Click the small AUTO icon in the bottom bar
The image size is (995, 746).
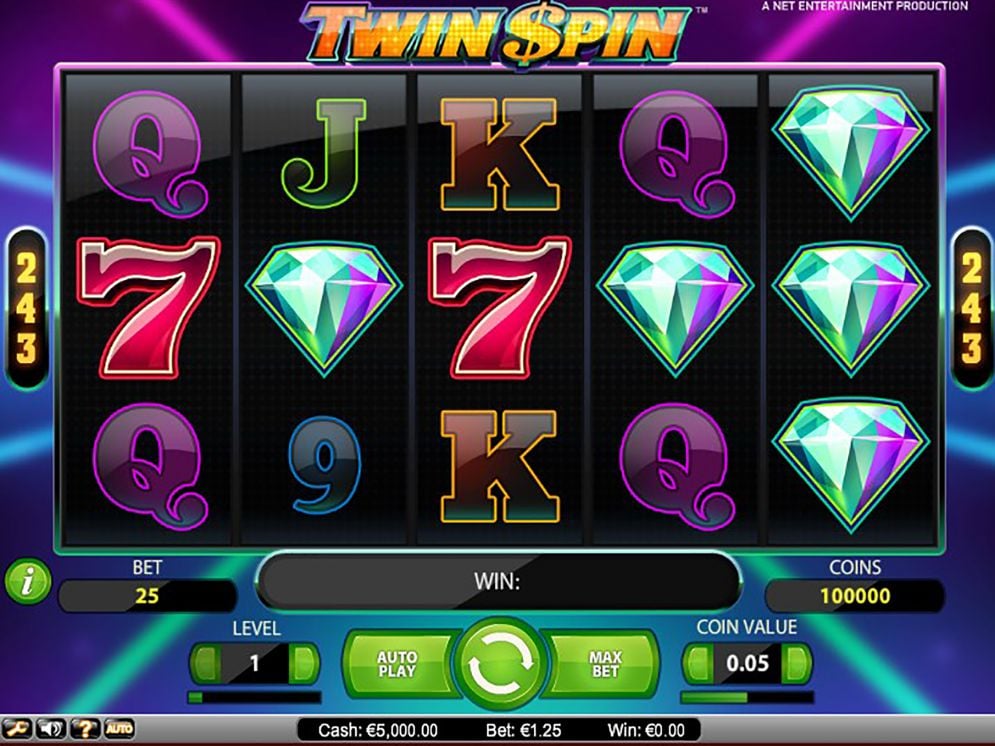click(x=118, y=729)
